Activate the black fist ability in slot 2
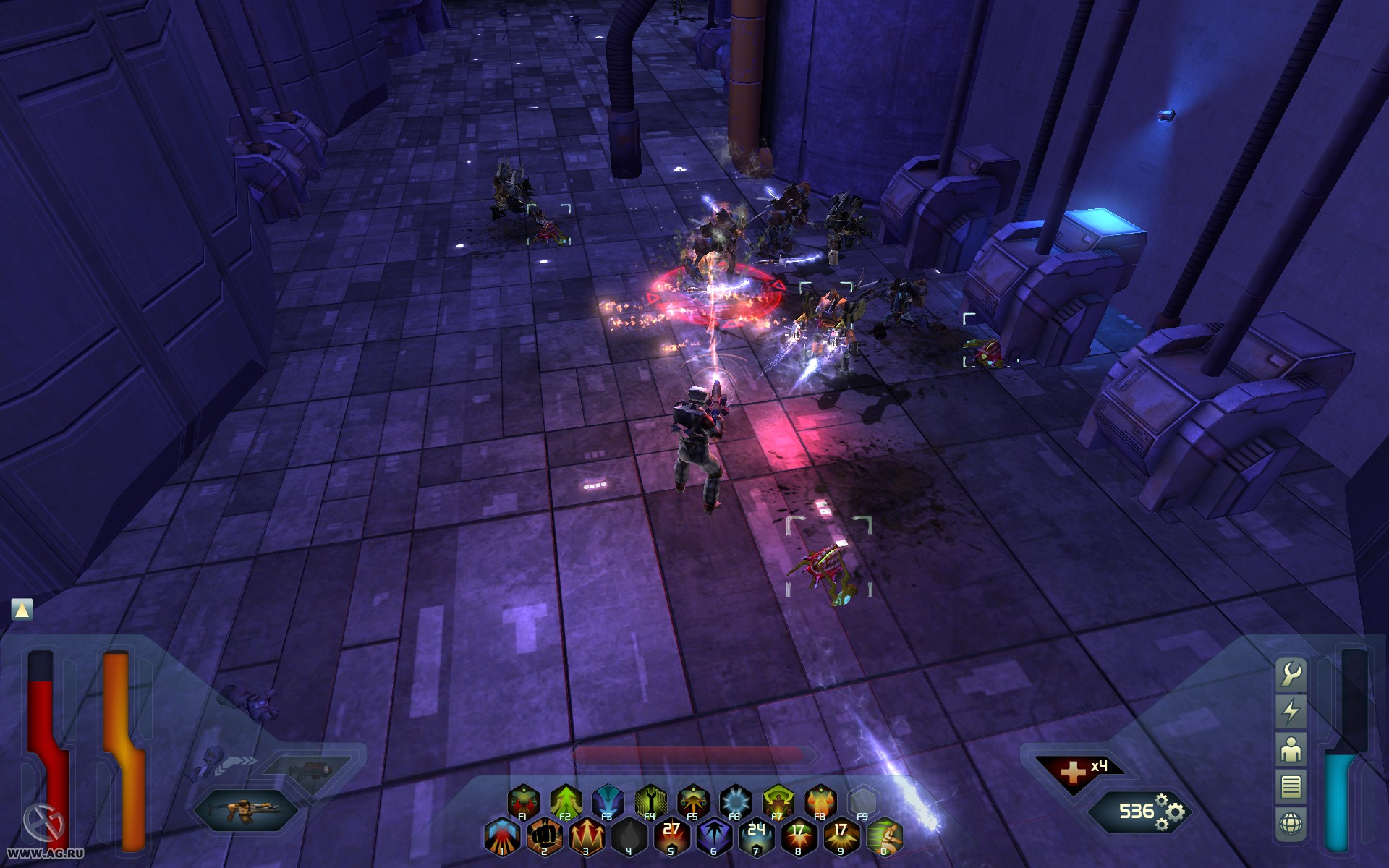Image resolution: width=1389 pixels, height=868 pixels. (x=544, y=836)
